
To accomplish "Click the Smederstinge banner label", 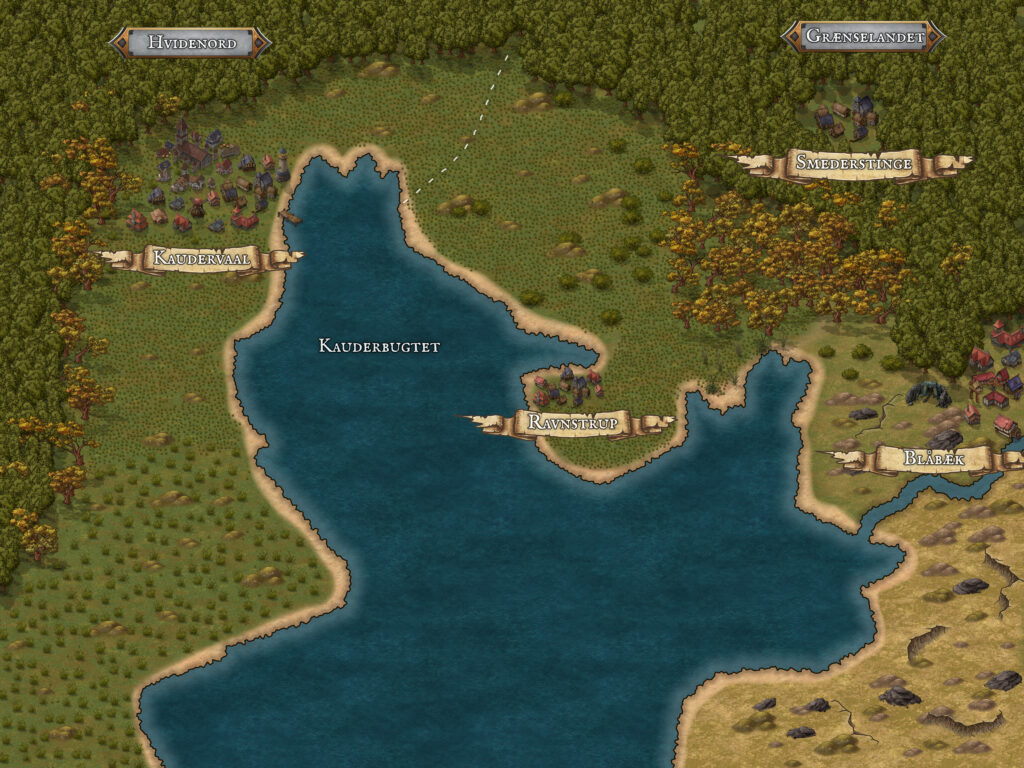I will pos(854,164).
